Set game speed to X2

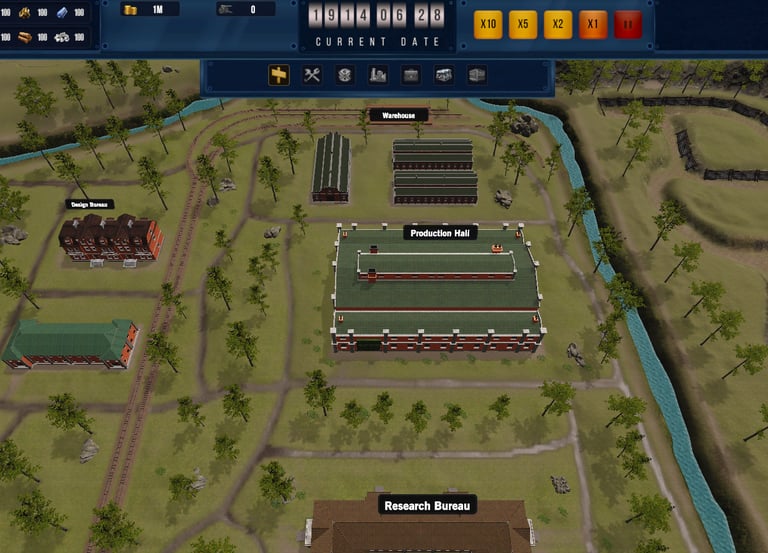(558, 24)
